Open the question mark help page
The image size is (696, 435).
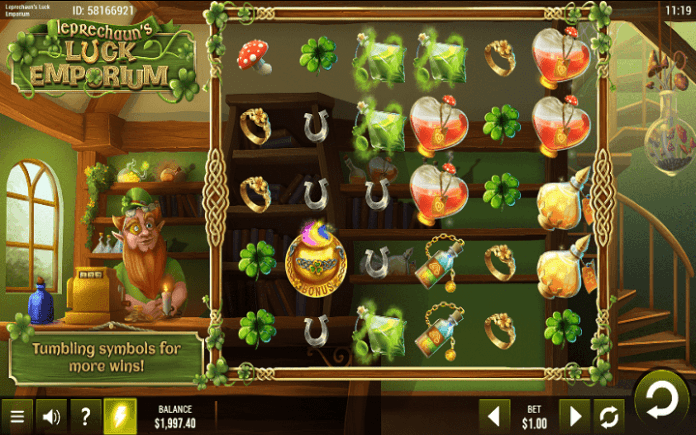tap(85, 415)
